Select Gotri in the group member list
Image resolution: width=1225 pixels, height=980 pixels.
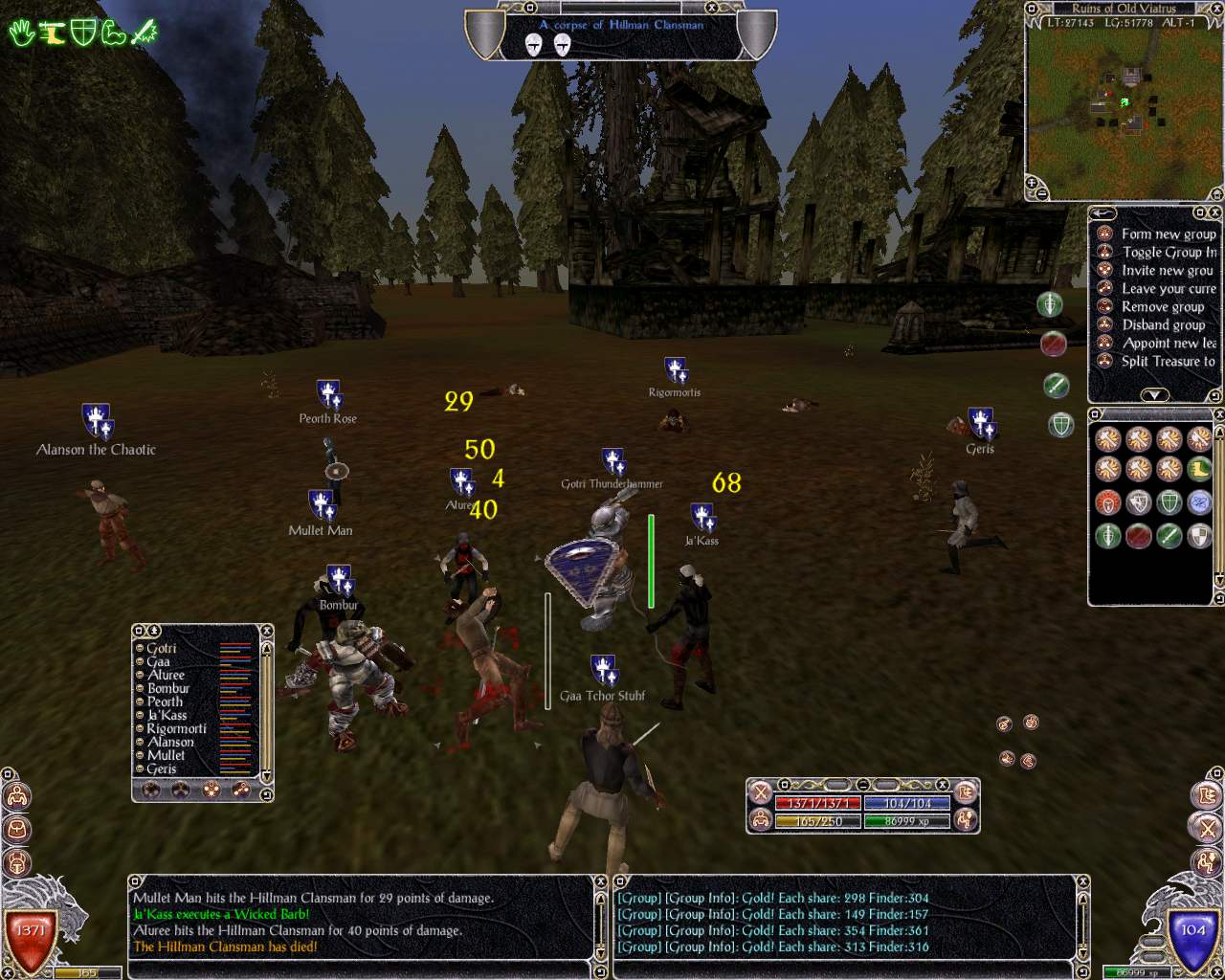[x=162, y=648]
